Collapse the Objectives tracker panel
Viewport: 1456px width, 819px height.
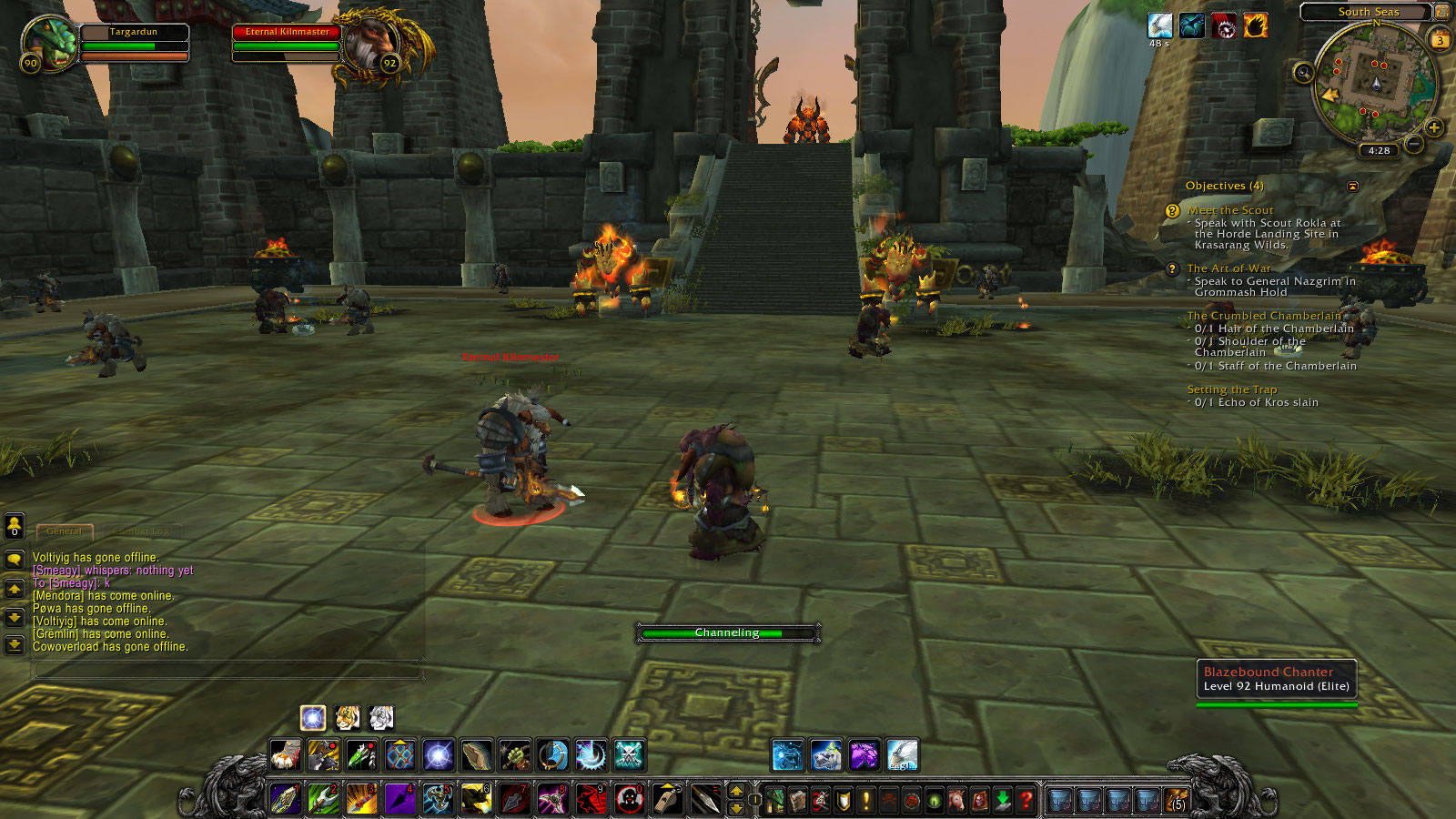(x=1355, y=187)
